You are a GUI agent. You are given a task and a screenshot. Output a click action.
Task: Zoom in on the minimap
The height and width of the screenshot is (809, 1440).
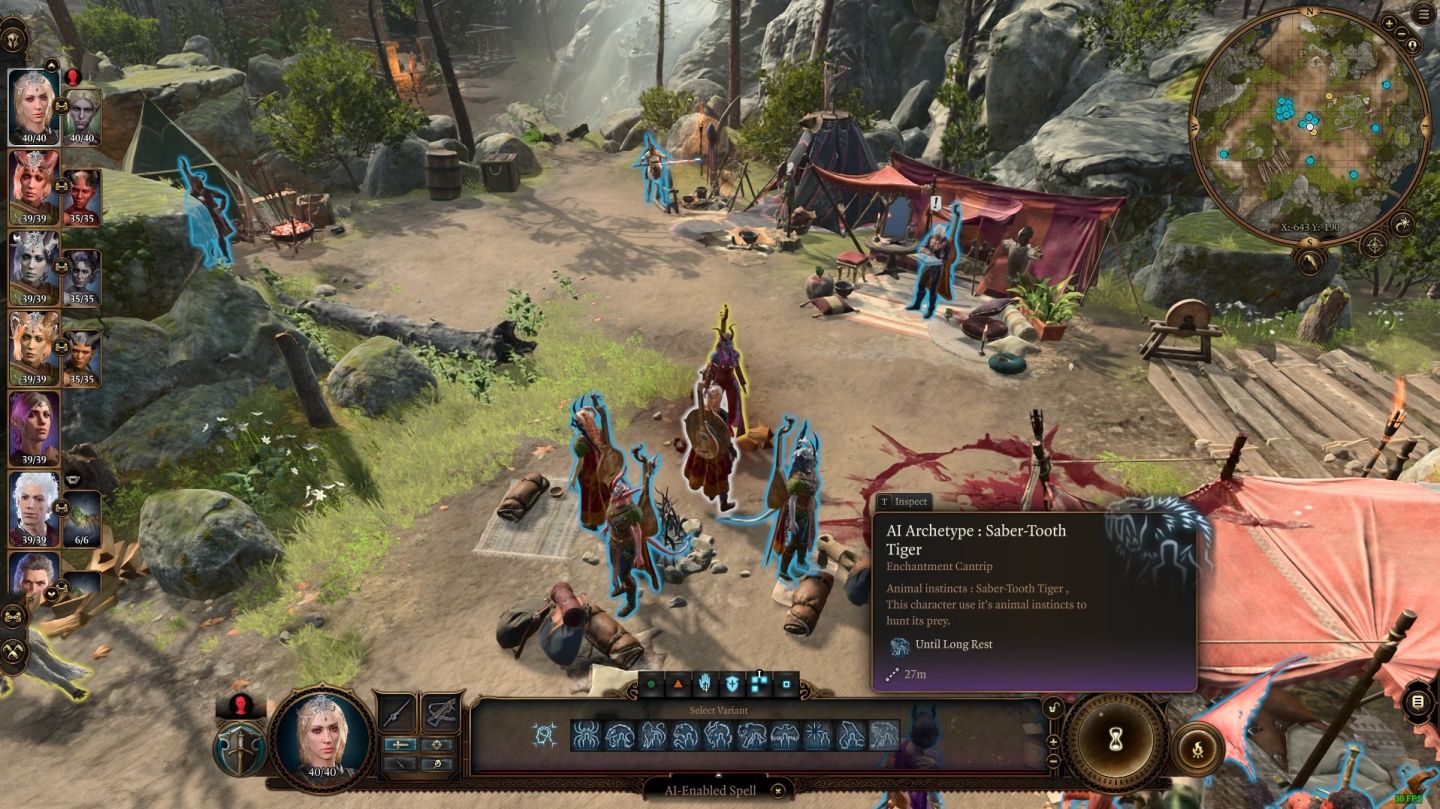click(x=1389, y=22)
